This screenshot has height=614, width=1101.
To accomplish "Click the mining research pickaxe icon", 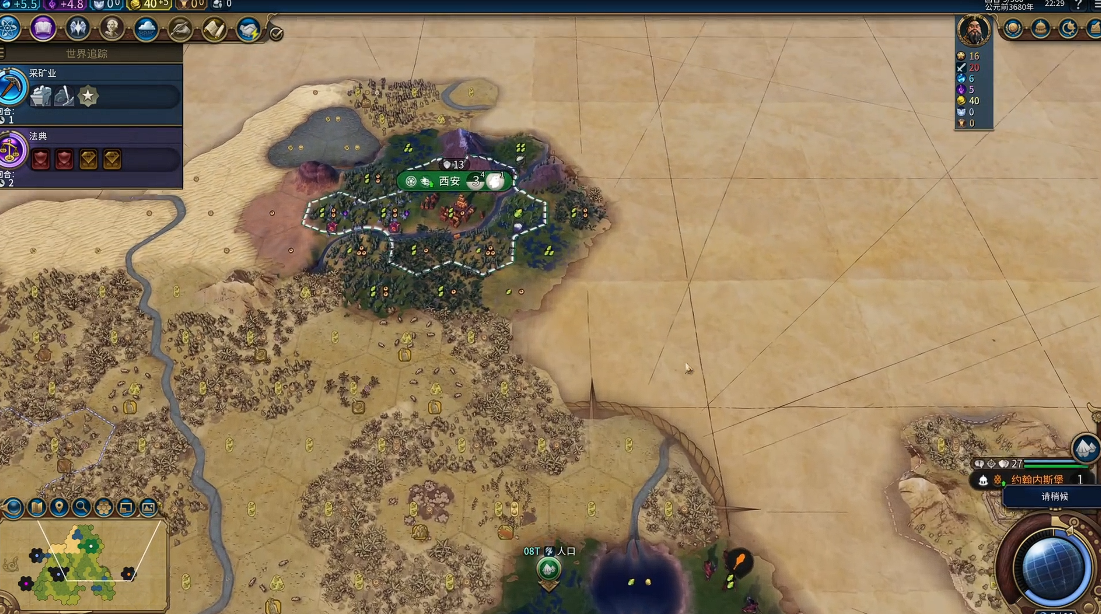I will tap(11, 86).
